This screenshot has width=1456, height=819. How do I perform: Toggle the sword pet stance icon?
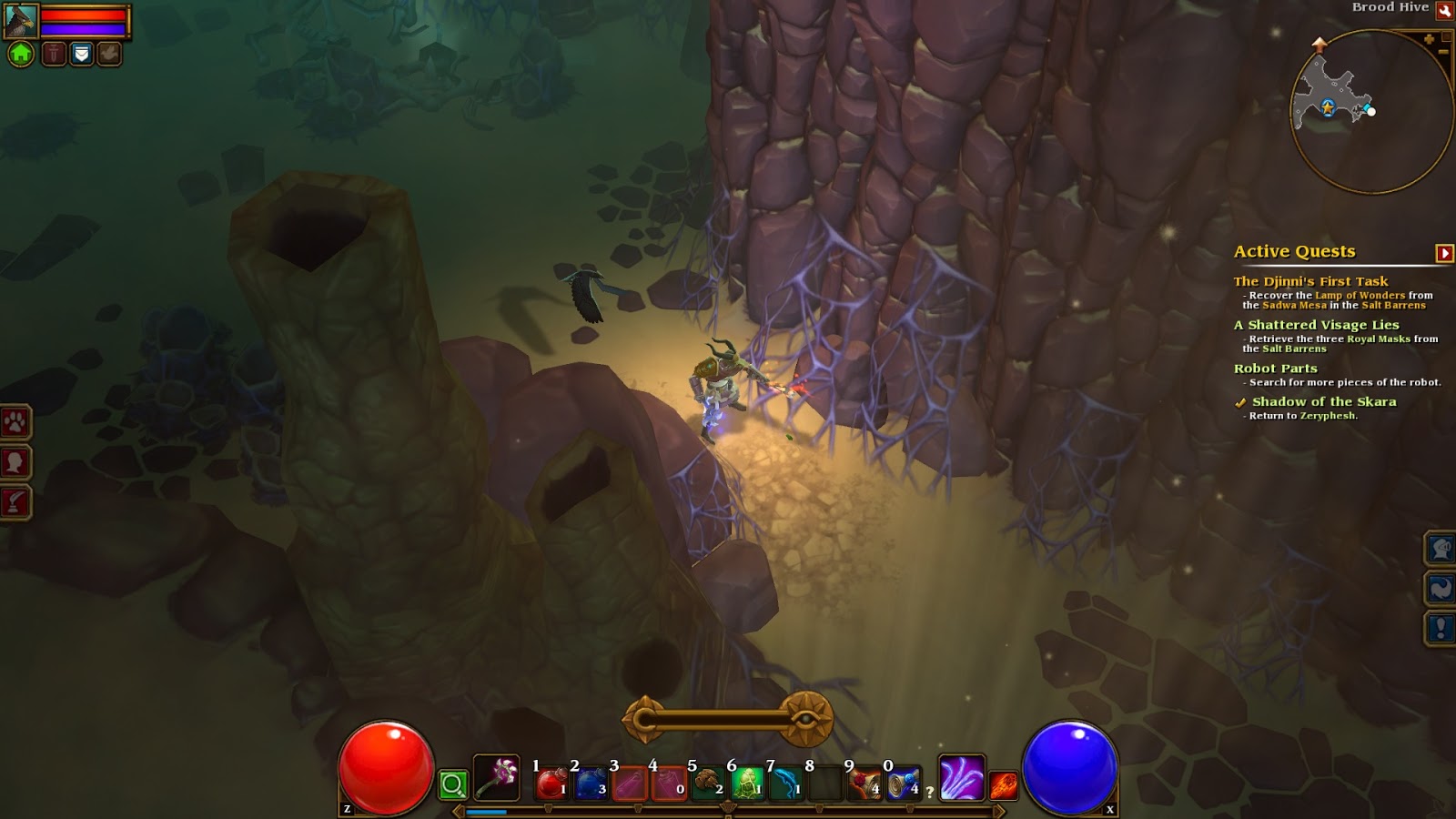click(53, 55)
